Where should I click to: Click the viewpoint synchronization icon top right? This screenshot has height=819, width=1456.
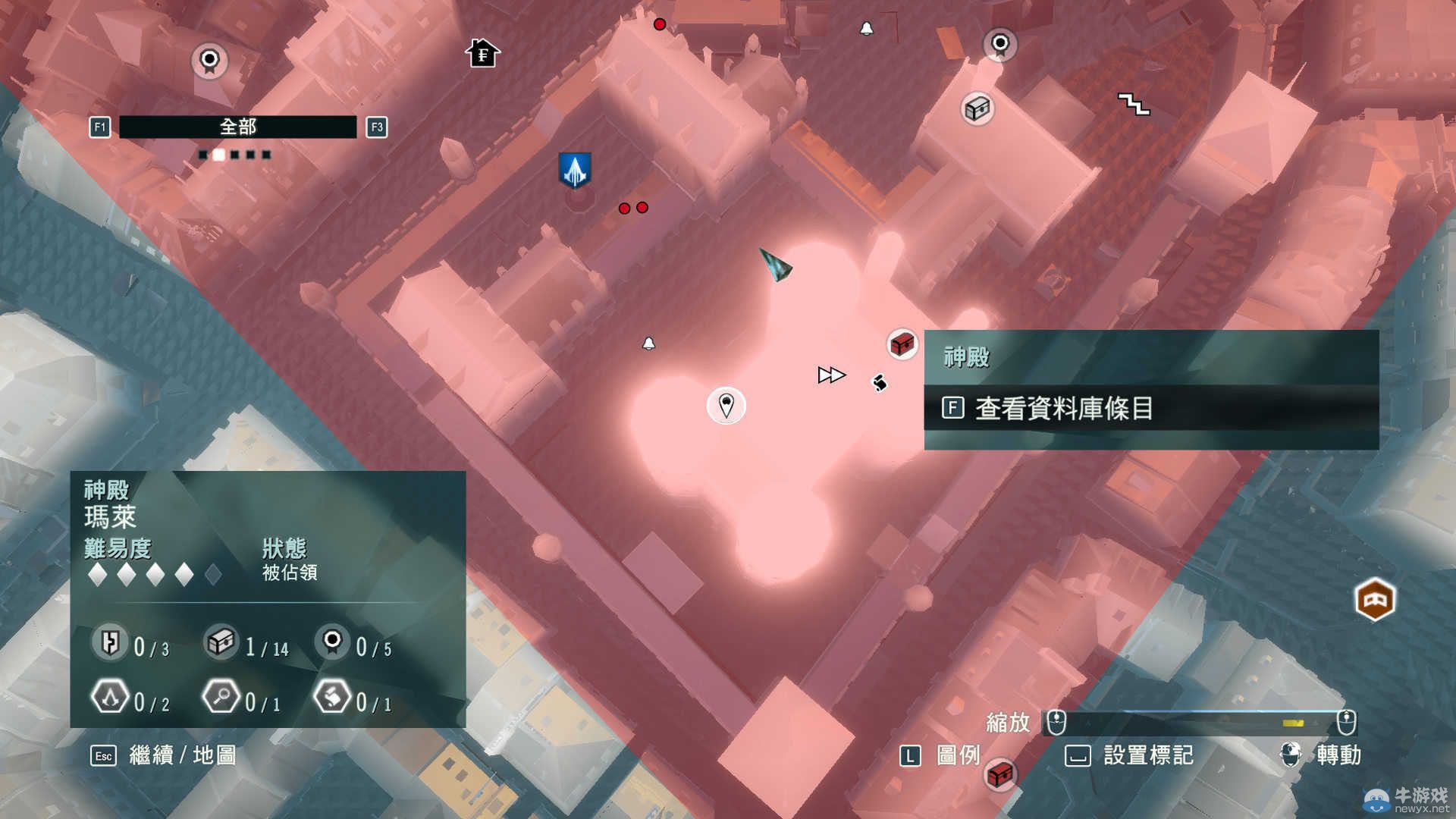999,45
